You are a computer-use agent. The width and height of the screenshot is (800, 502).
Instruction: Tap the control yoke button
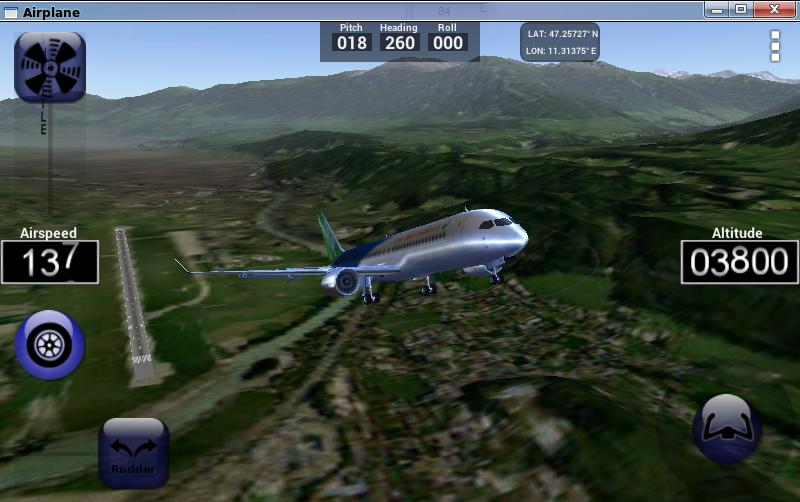[x=727, y=428]
